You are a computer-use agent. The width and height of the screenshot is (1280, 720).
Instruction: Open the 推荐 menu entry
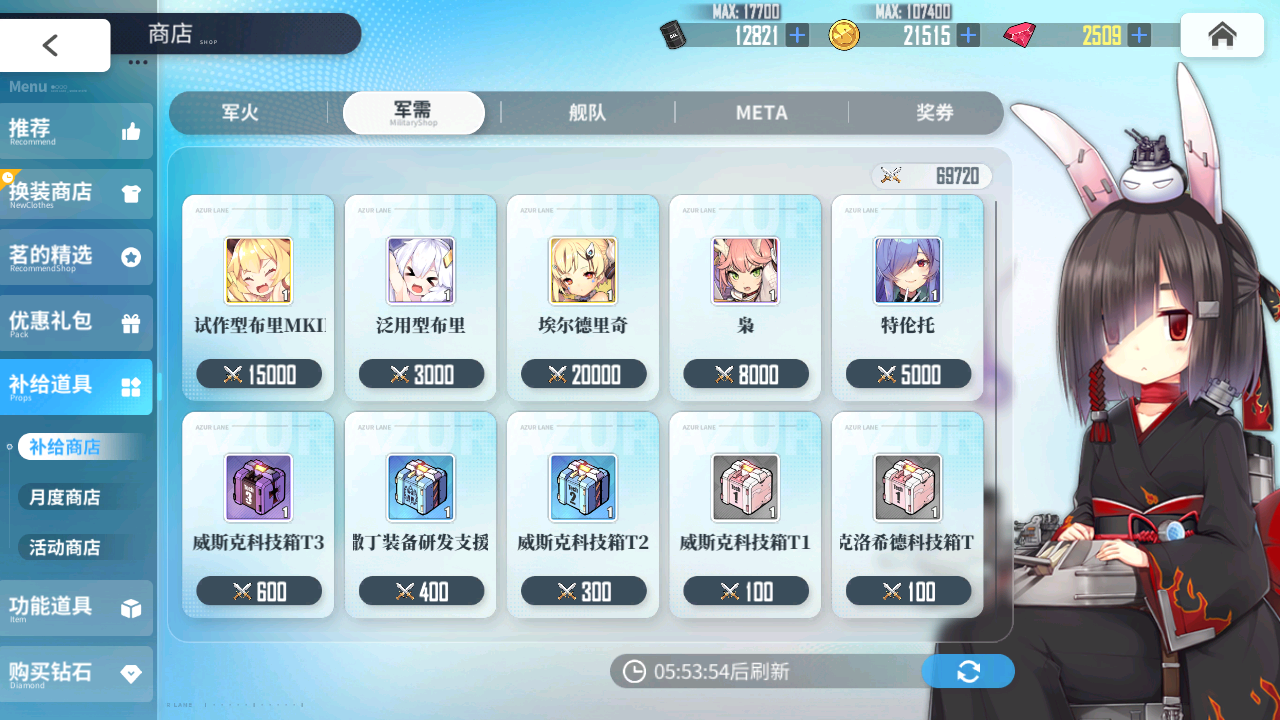point(76,131)
